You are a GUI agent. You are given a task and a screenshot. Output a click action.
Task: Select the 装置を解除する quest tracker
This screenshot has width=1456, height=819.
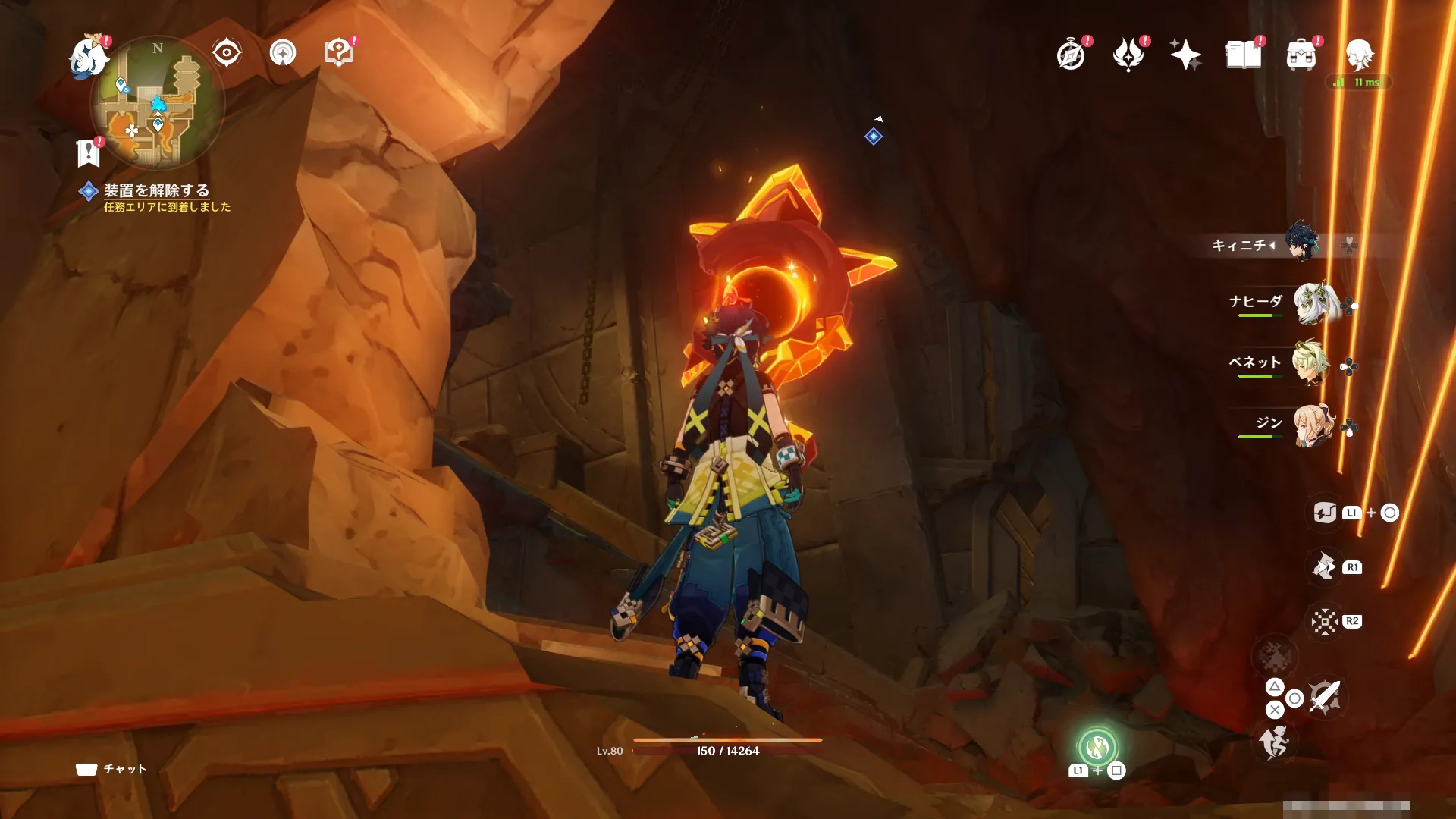pyautogui.click(x=156, y=191)
